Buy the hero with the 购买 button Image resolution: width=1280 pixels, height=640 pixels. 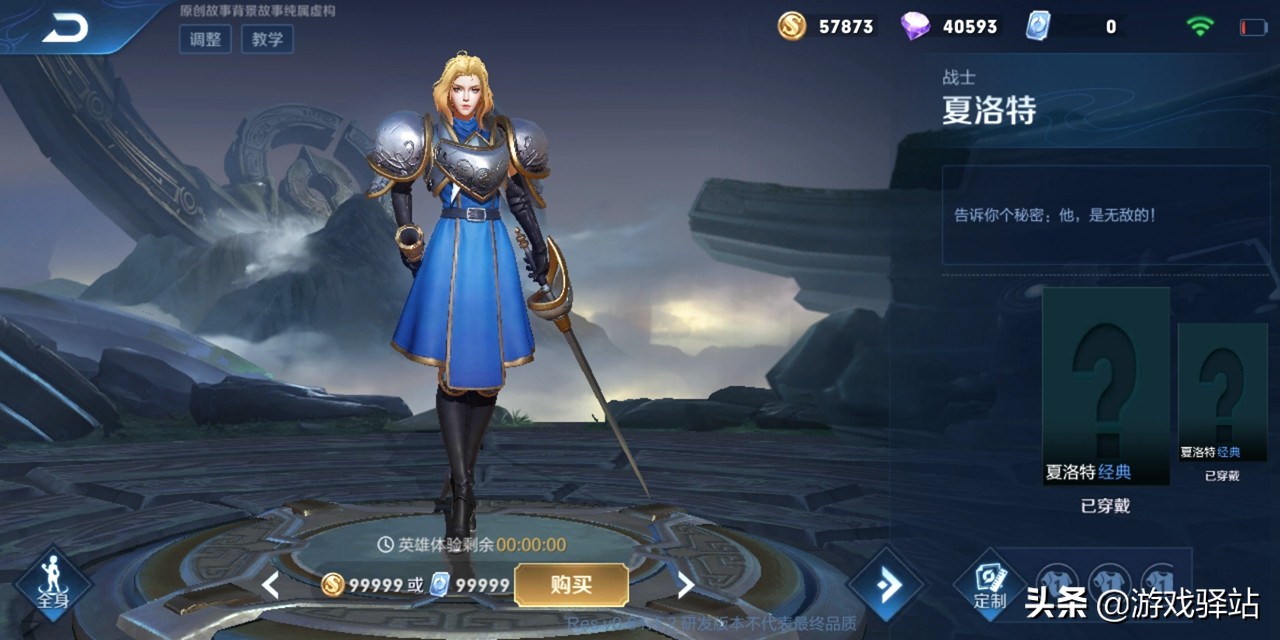[571, 585]
